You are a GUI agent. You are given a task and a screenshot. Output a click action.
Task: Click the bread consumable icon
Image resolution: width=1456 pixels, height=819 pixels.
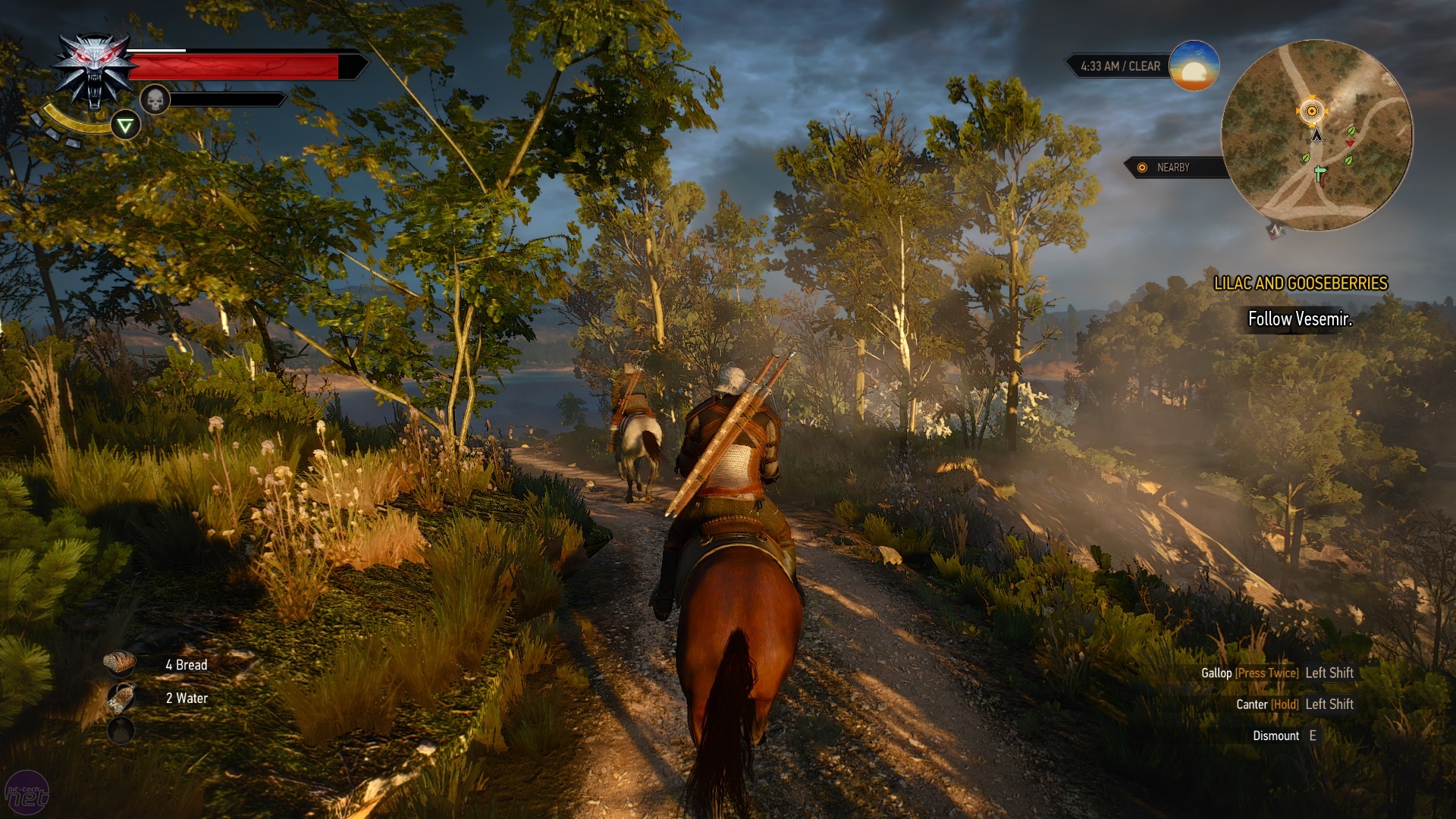click(x=119, y=662)
